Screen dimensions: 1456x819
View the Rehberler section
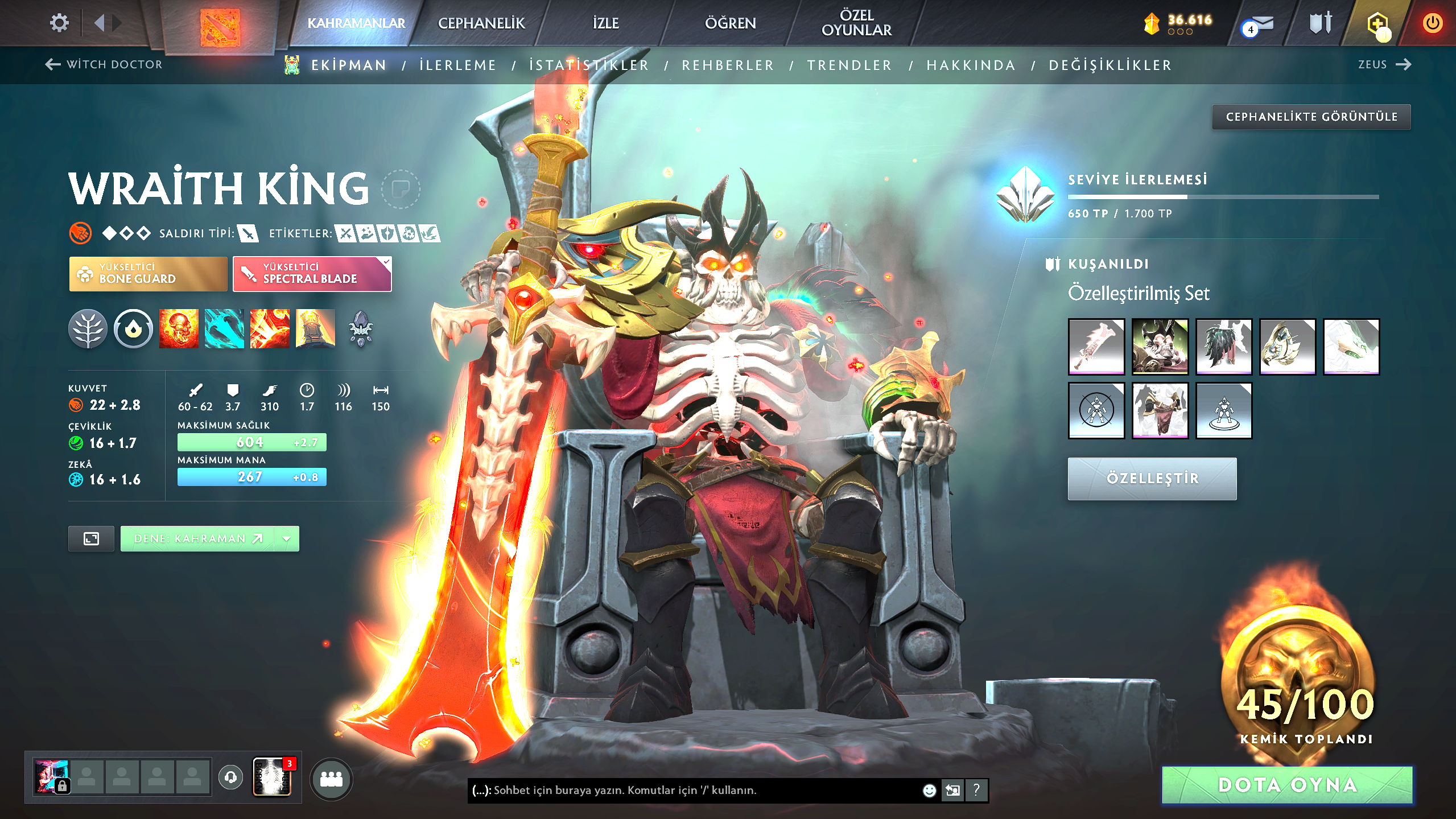point(728,65)
